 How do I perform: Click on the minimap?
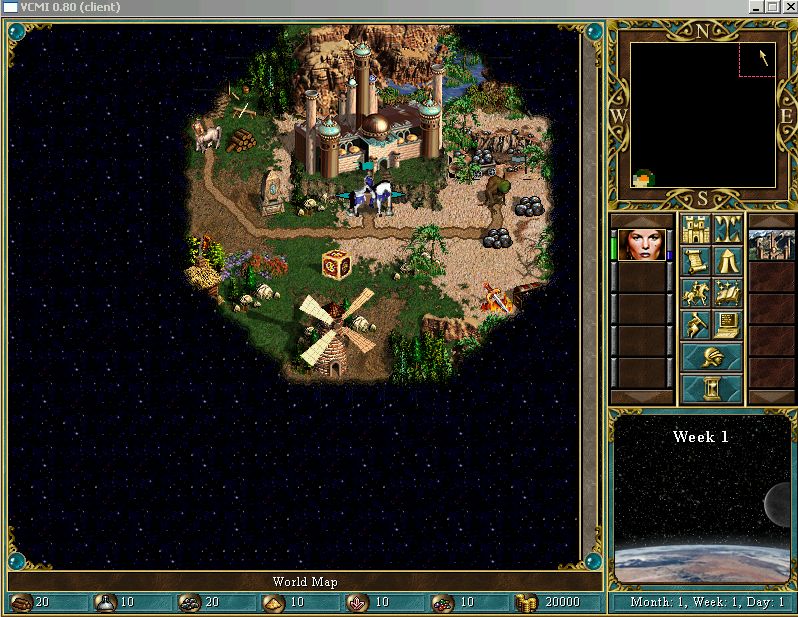coord(703,115)
